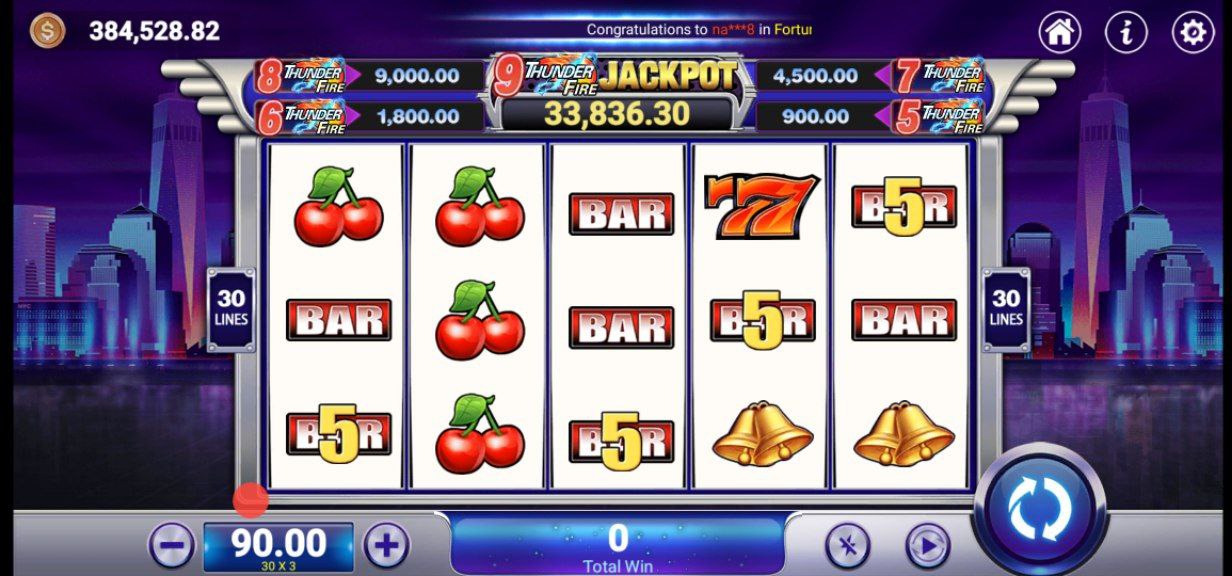Screen dimensions: 1232x576
Task: Decrease the bet with the minus button
Action: [x=171, y=546]
